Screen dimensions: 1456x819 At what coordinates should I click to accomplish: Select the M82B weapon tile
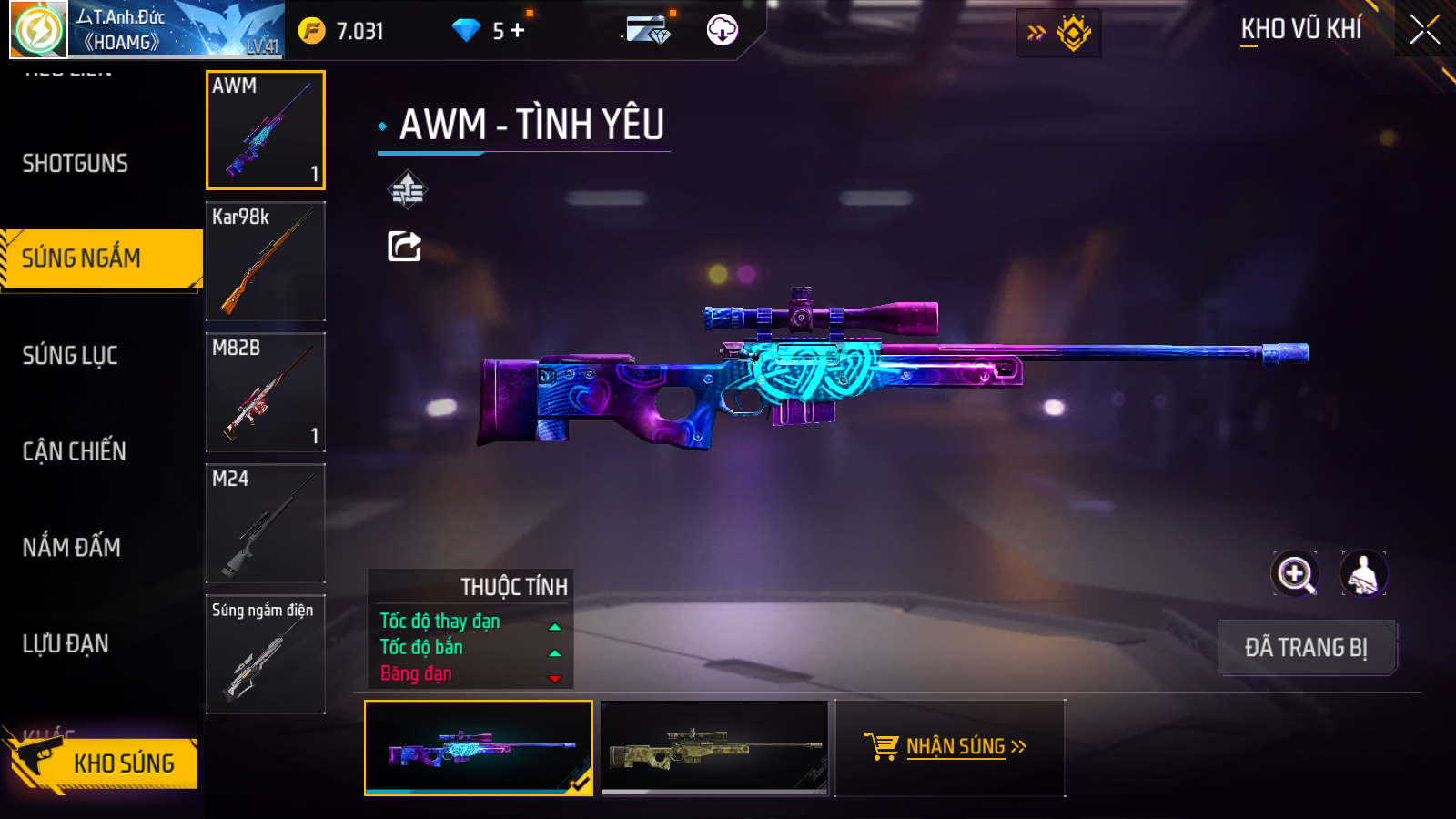[x=266, y=392]
